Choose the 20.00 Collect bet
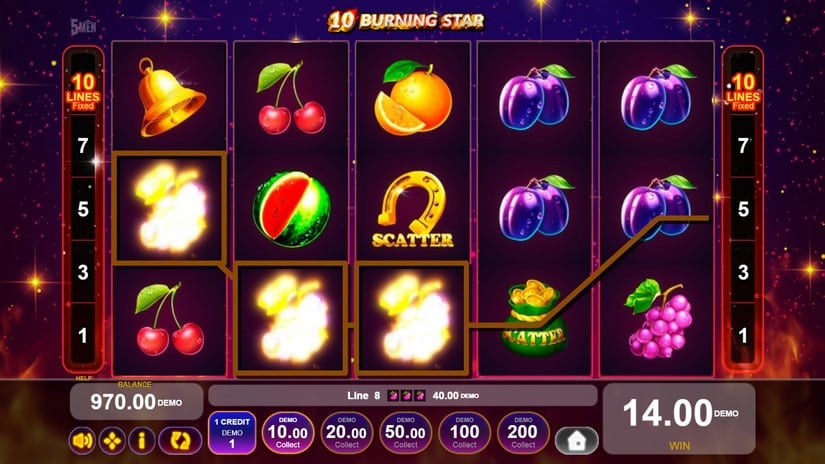The image size is (825, 464). 347,433
